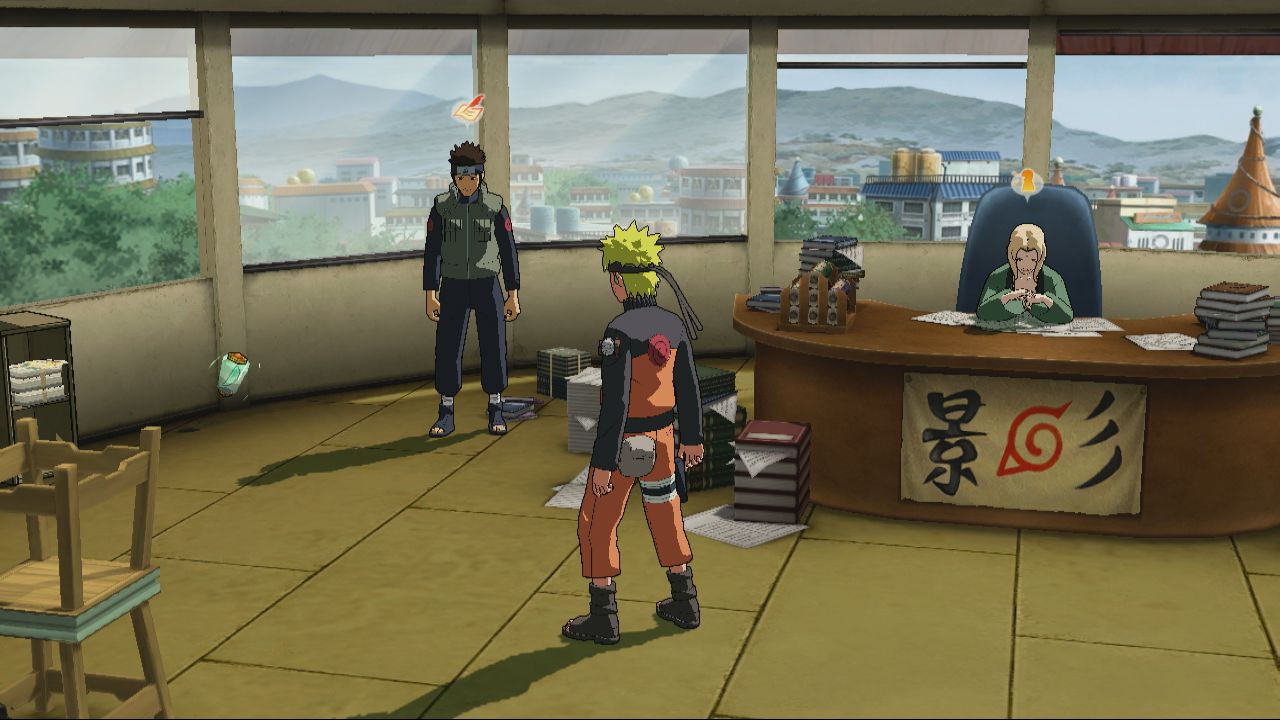Select the quill-and-paper marker above the ninja
The width and height of the screenshot is (1280, 720).
468,109
